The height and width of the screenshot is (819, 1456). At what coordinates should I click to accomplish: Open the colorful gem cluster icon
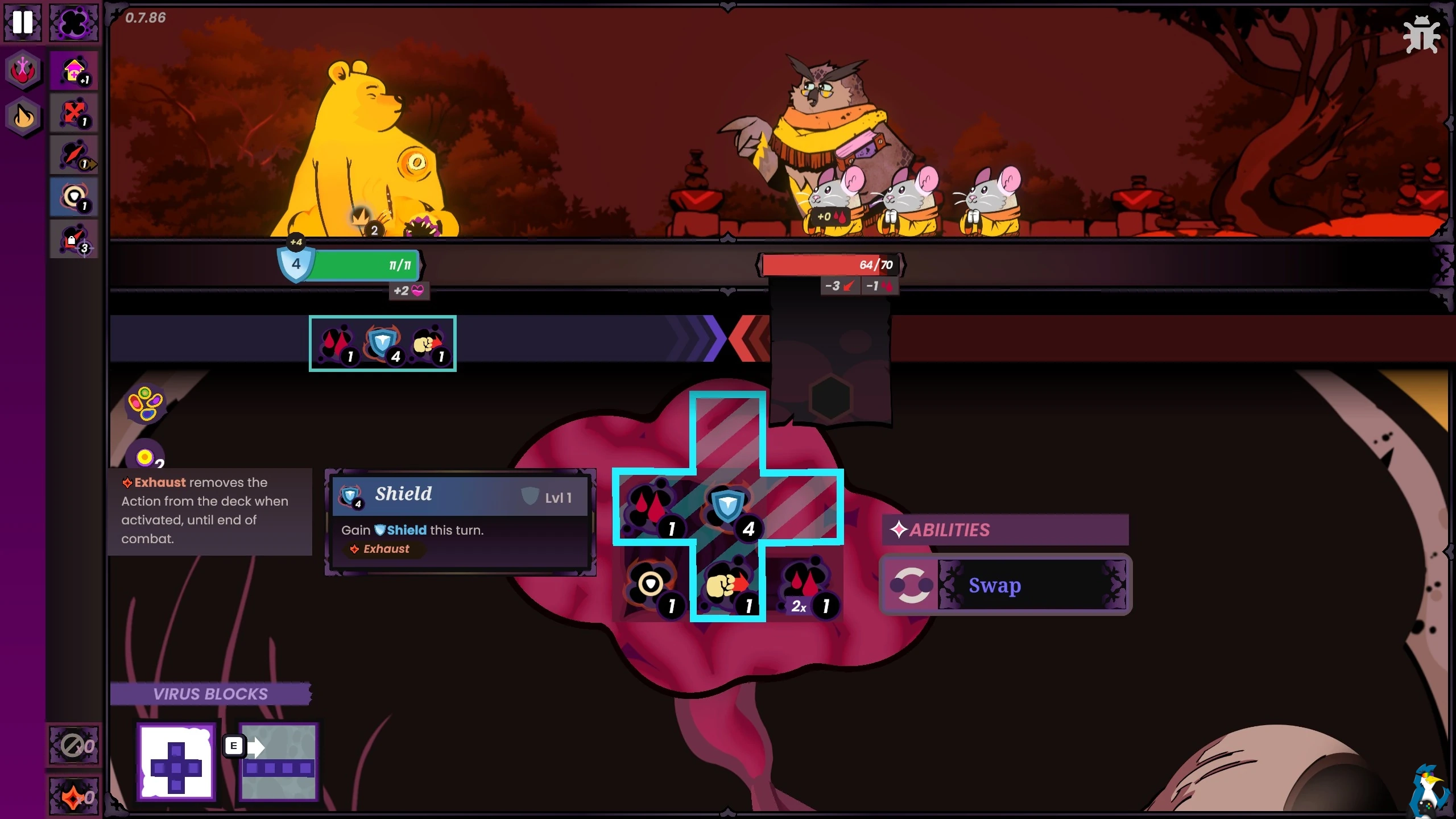point(146,404)
